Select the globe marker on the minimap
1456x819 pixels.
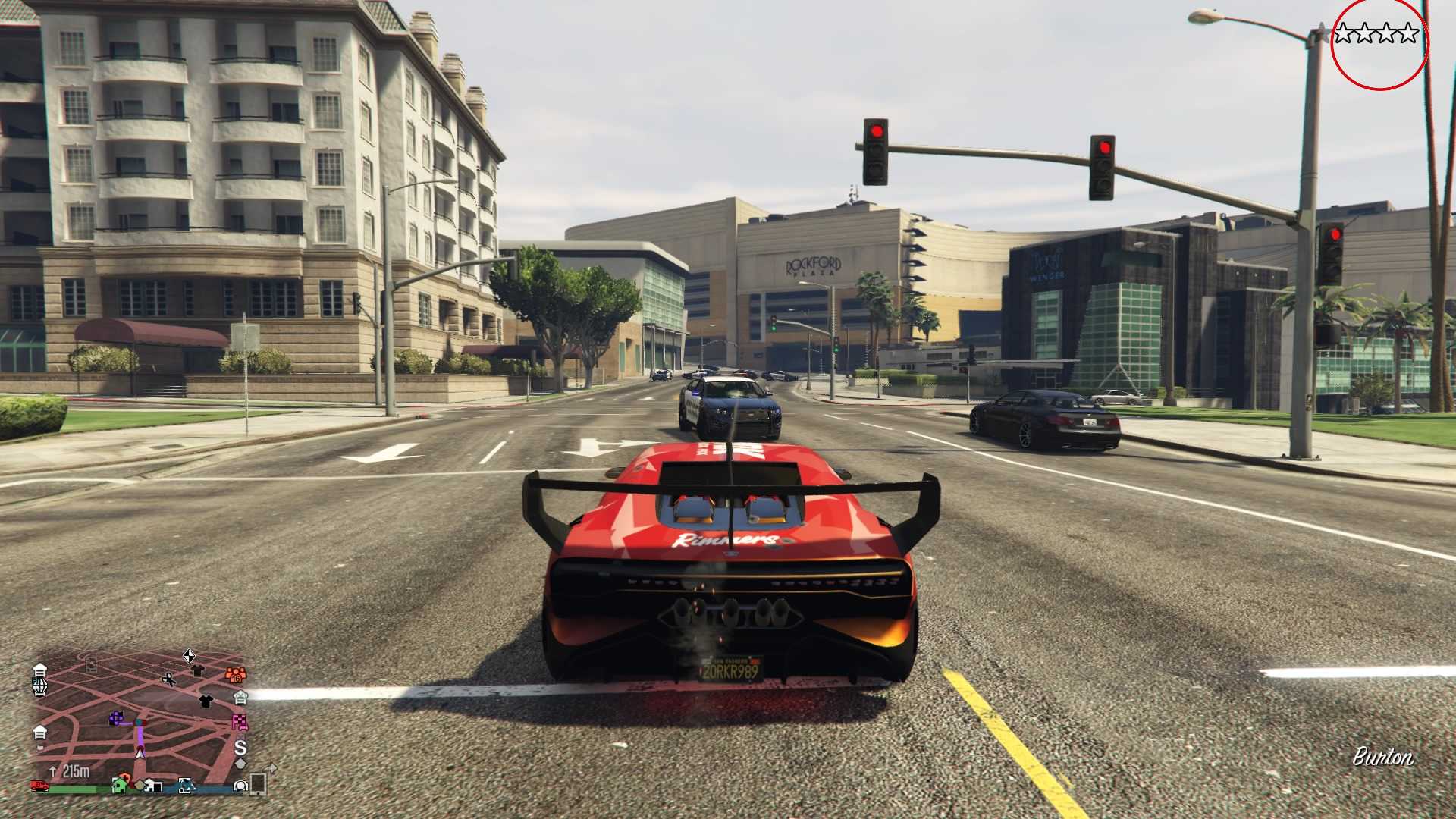(x=39, y=686)
